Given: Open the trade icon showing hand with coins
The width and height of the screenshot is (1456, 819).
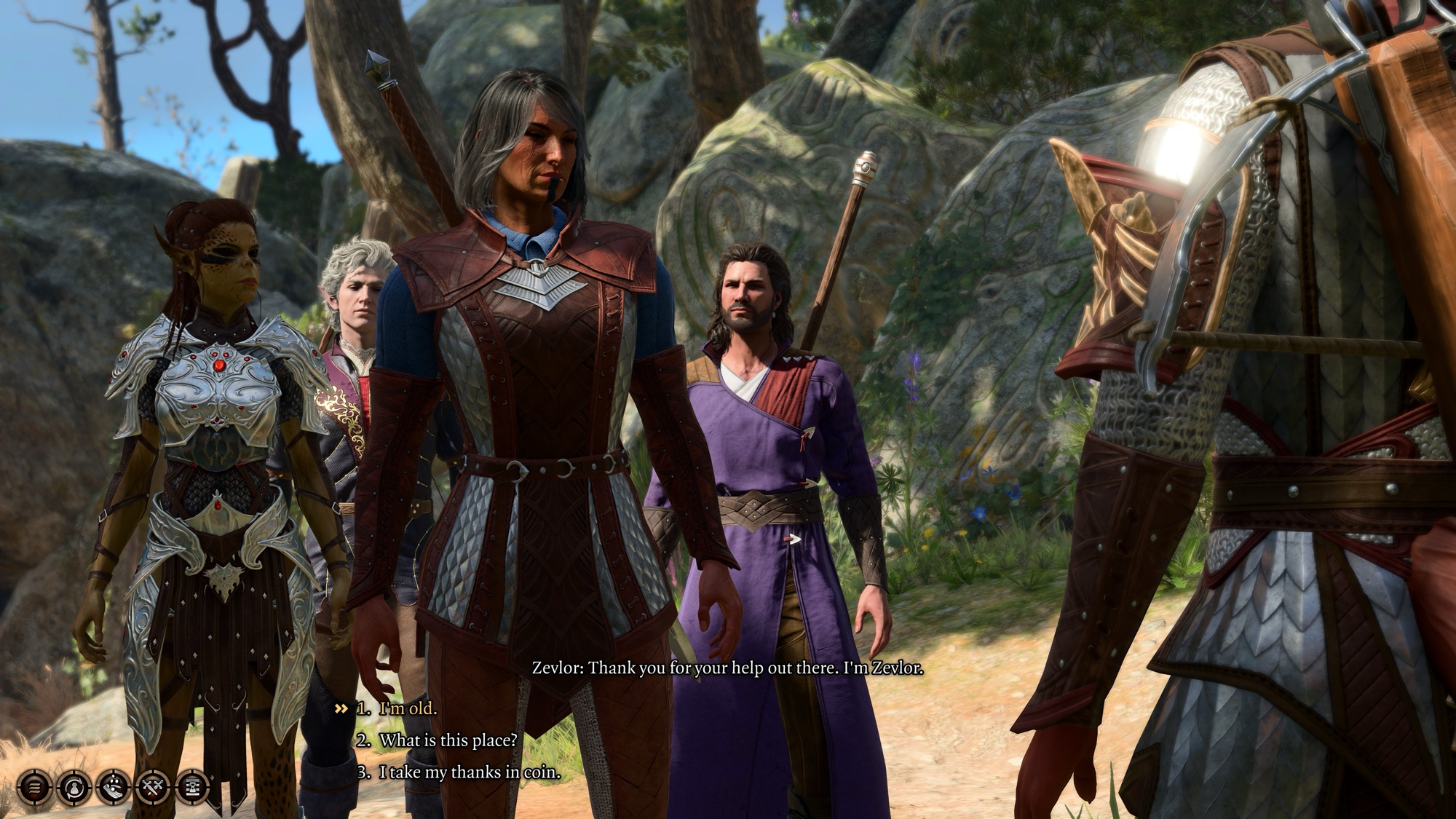Looking at the screenshot, I should tap(114, 787).
